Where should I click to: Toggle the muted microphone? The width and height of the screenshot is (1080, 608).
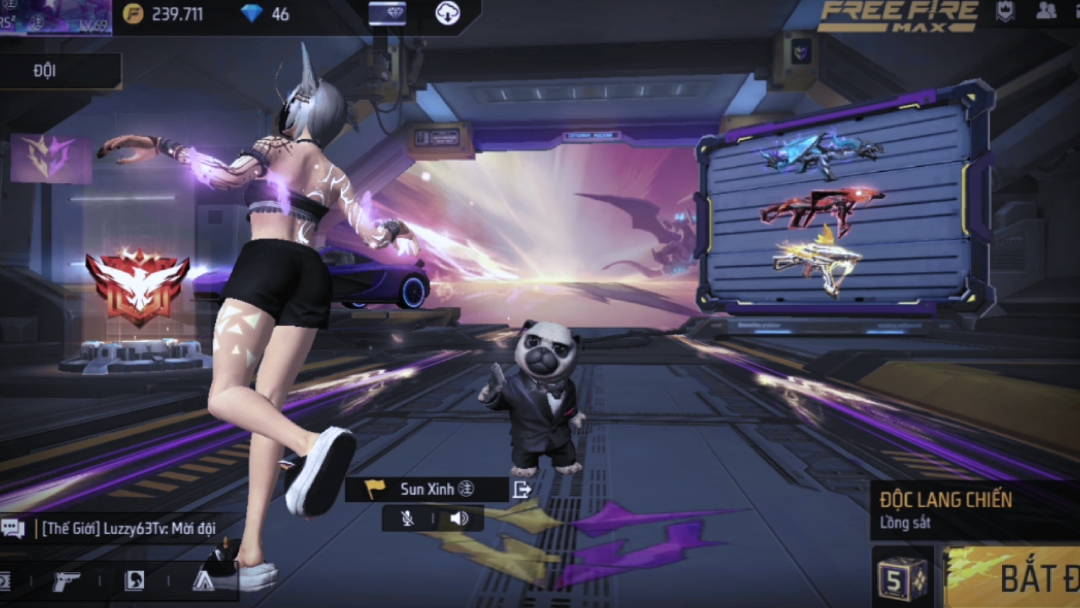tap(407, 518)
